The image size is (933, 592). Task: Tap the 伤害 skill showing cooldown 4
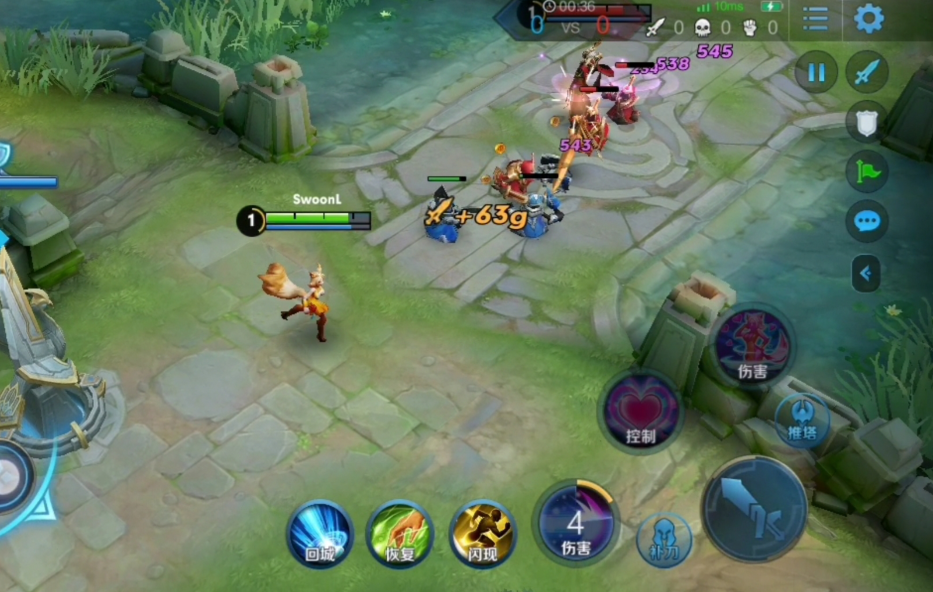tap(575, 523)
